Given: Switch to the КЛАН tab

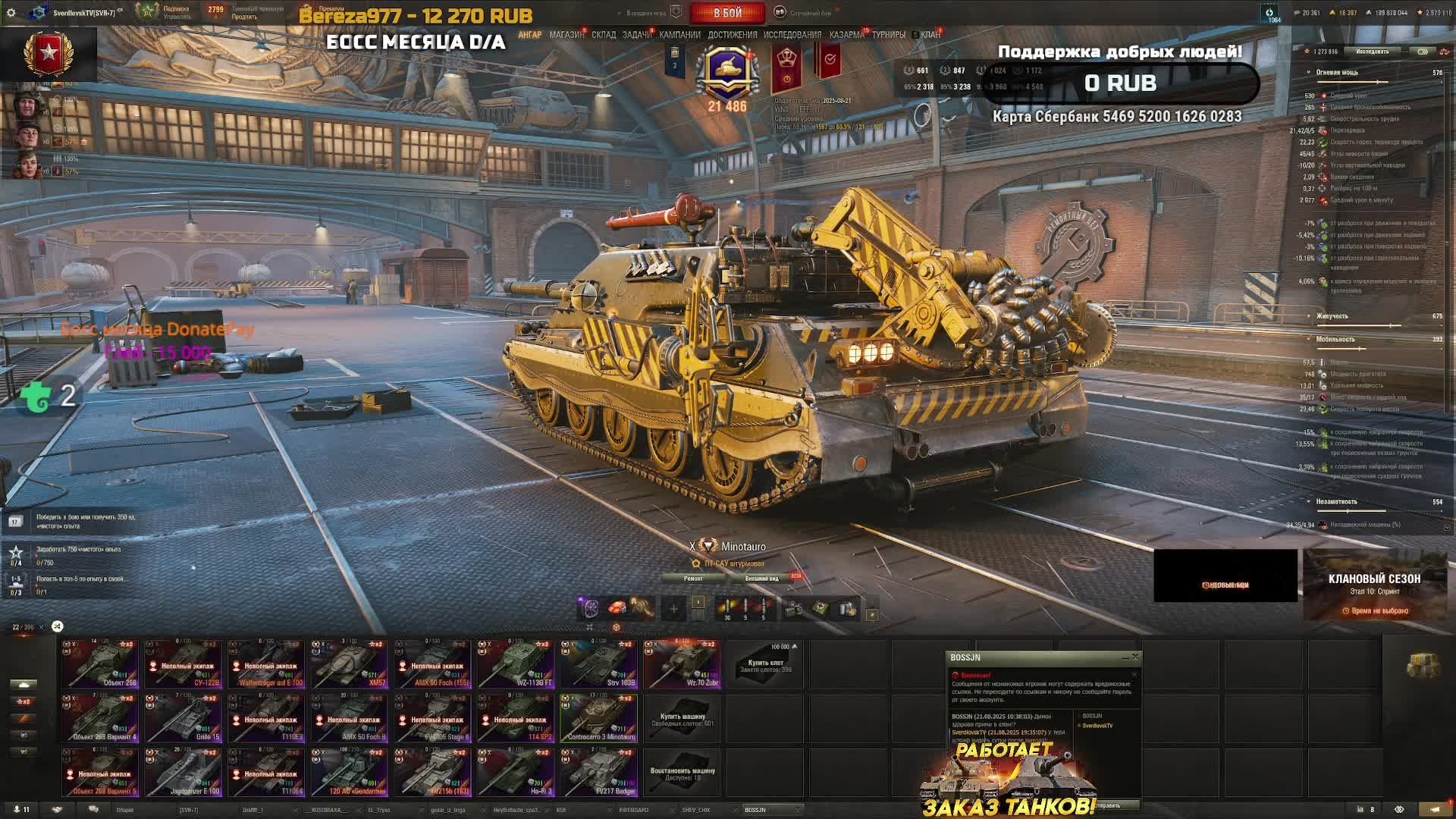Looking at the screenshot, I should 930,35.
